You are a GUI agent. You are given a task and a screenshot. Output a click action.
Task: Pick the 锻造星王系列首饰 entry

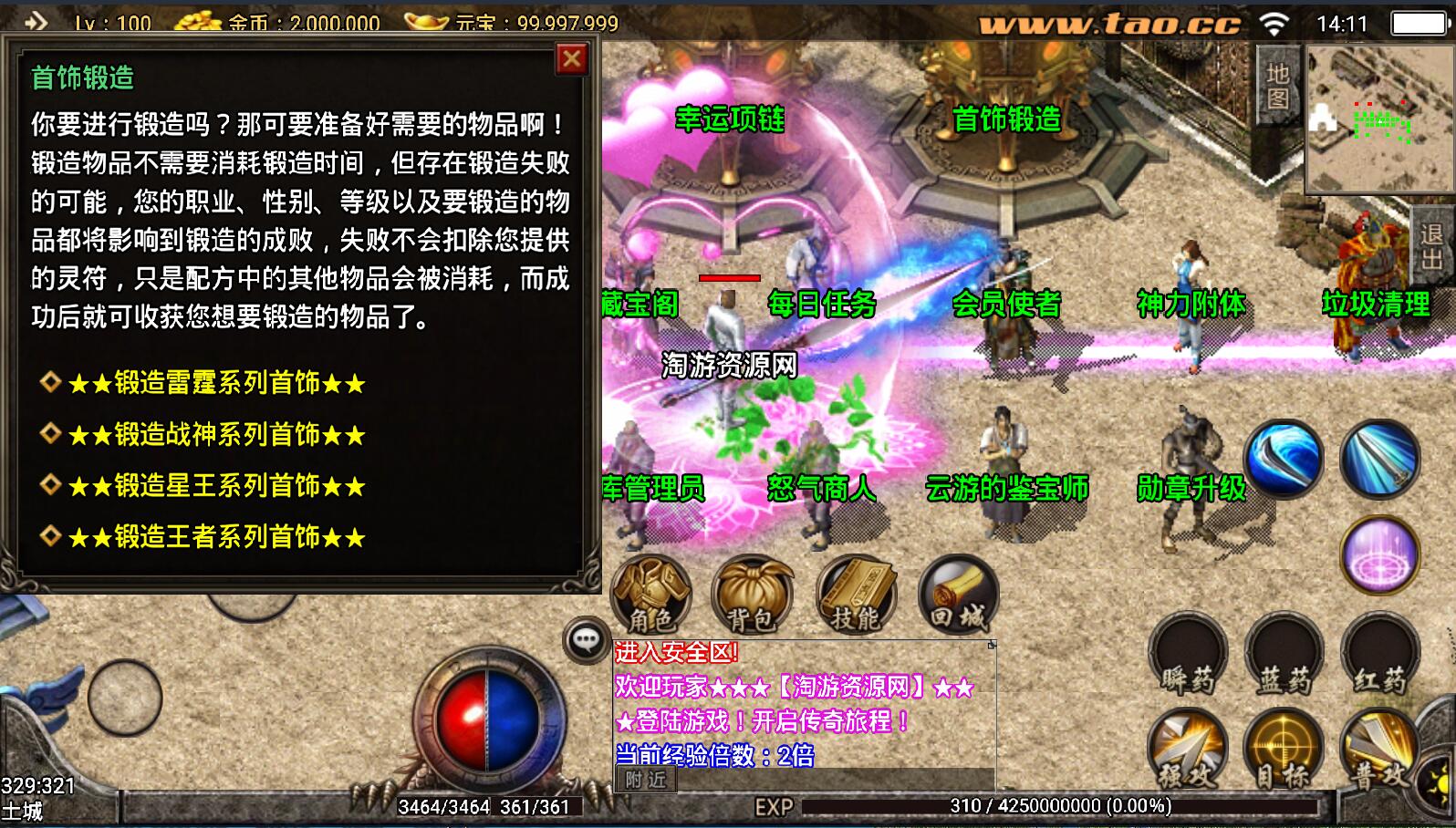216,486
